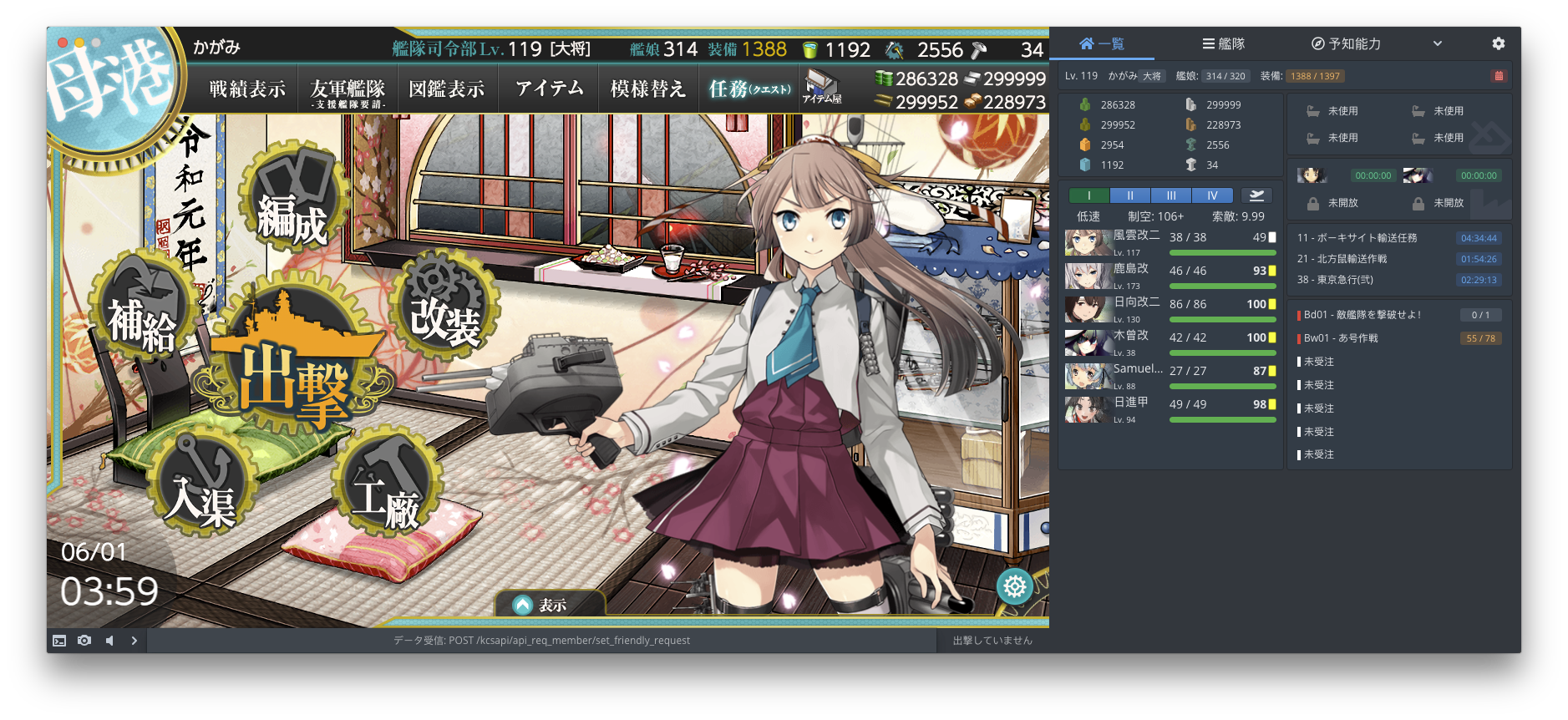This screenshot has width=1568, height=720.
Task: Open viewer settings gear icon
Action: pyautogui.click(x=1498, y=43)
